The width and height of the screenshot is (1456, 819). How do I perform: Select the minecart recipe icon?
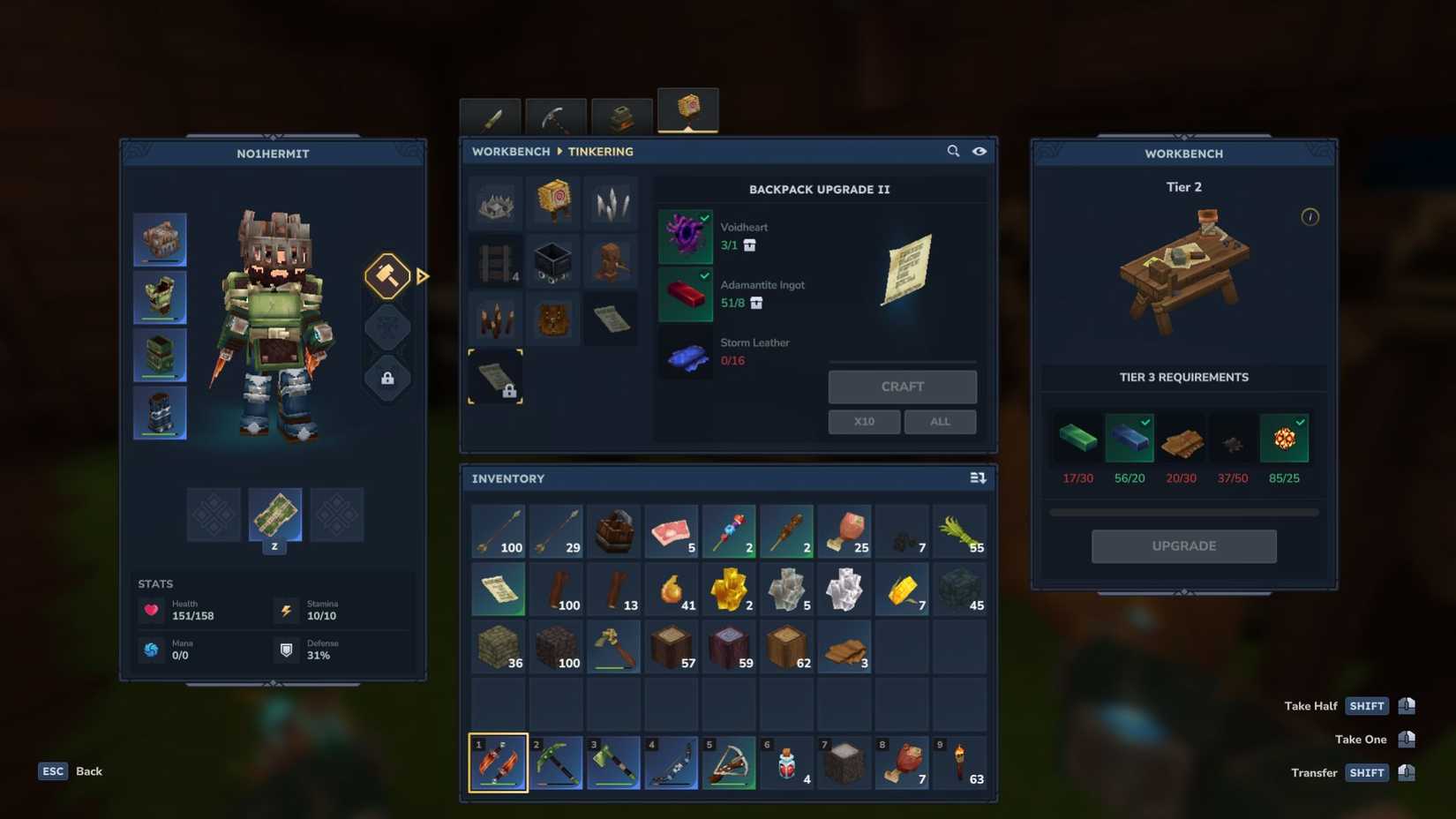pyautogui.click(x=553, y=261)
